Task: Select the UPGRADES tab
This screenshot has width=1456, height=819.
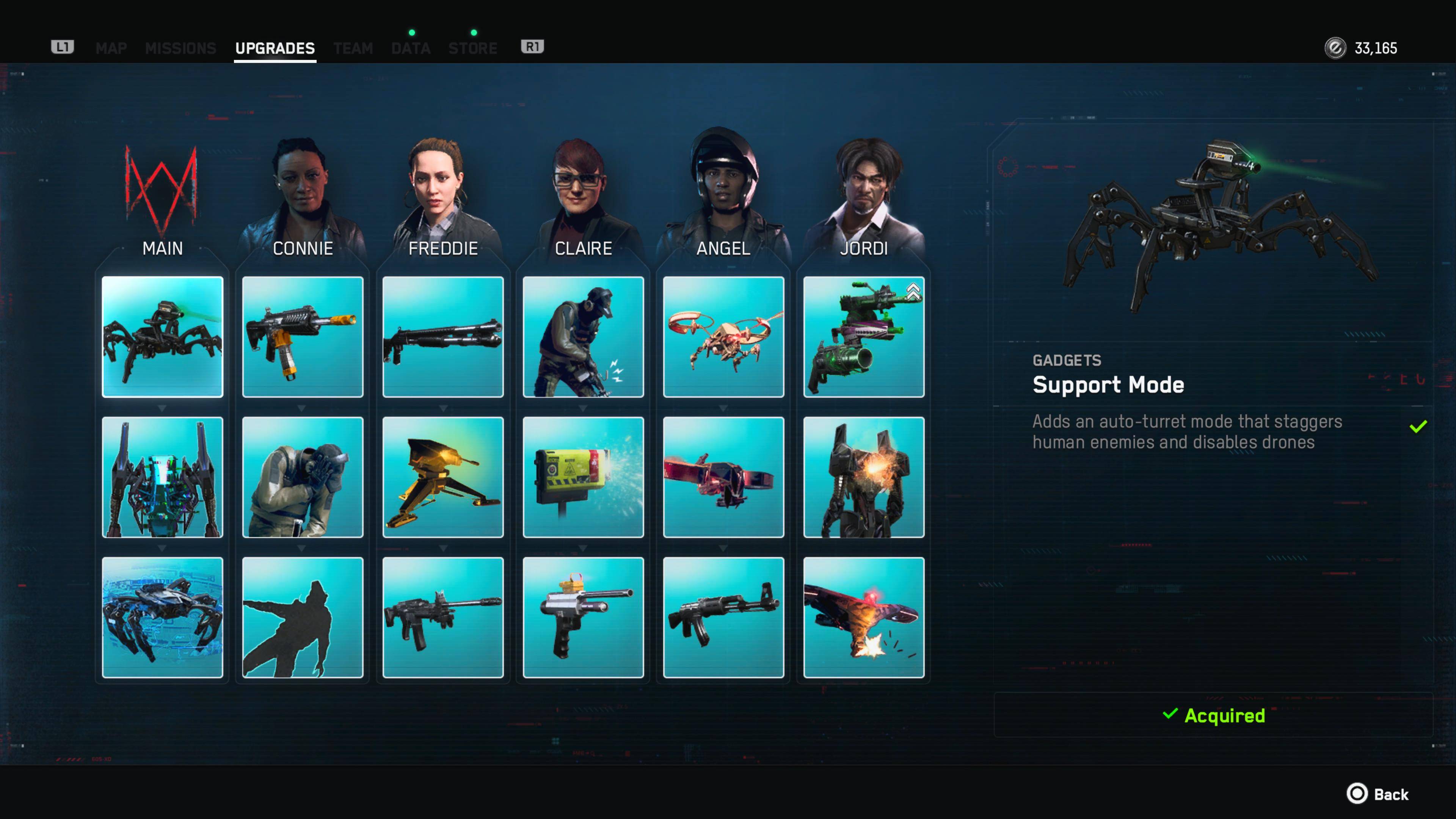Action: 275,48
